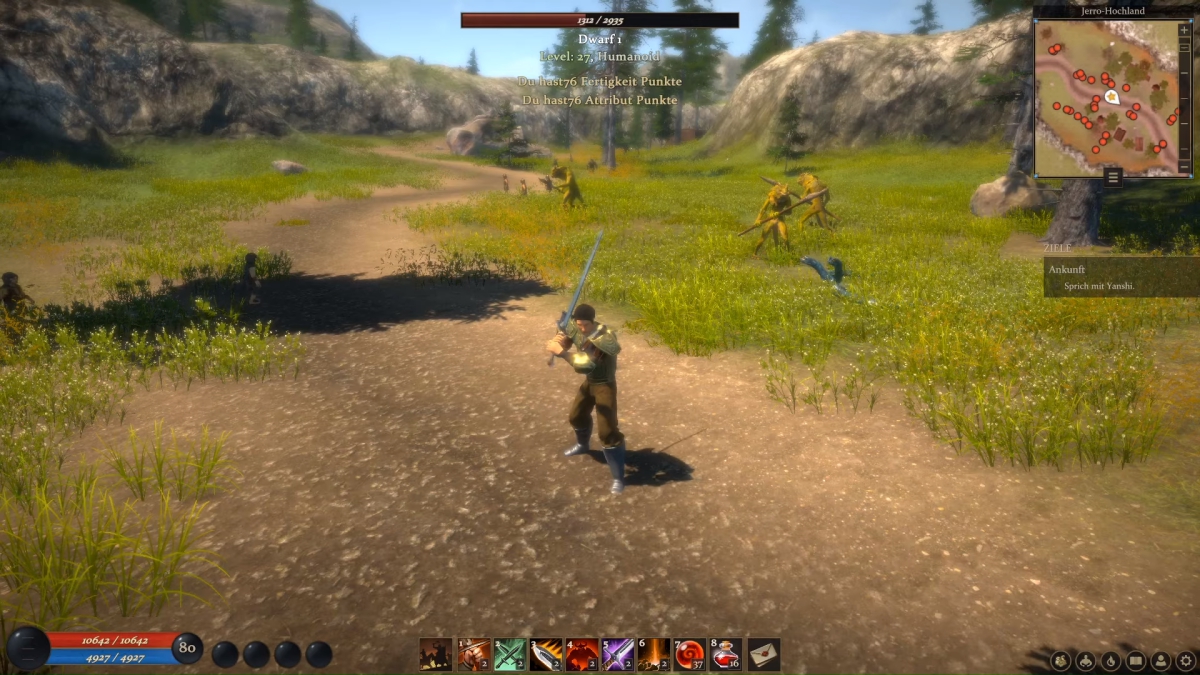Trigger the flaming blade skill in slot 3
1200x675 pixels.
[546, 654]
